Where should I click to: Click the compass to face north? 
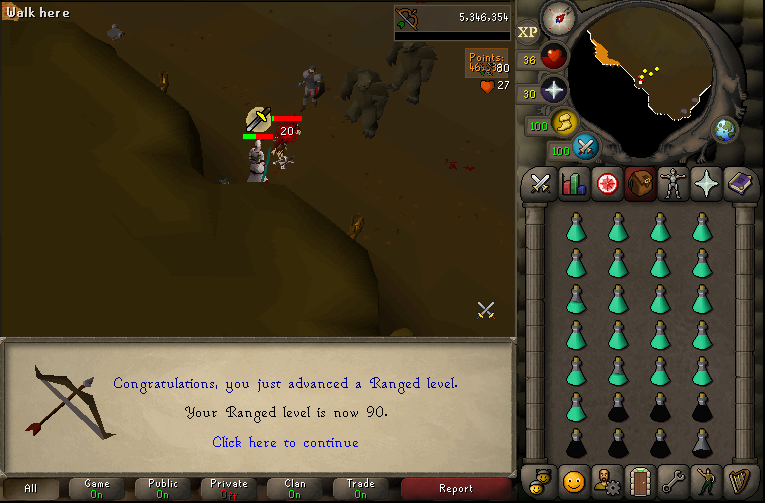(x=556, y=18)
